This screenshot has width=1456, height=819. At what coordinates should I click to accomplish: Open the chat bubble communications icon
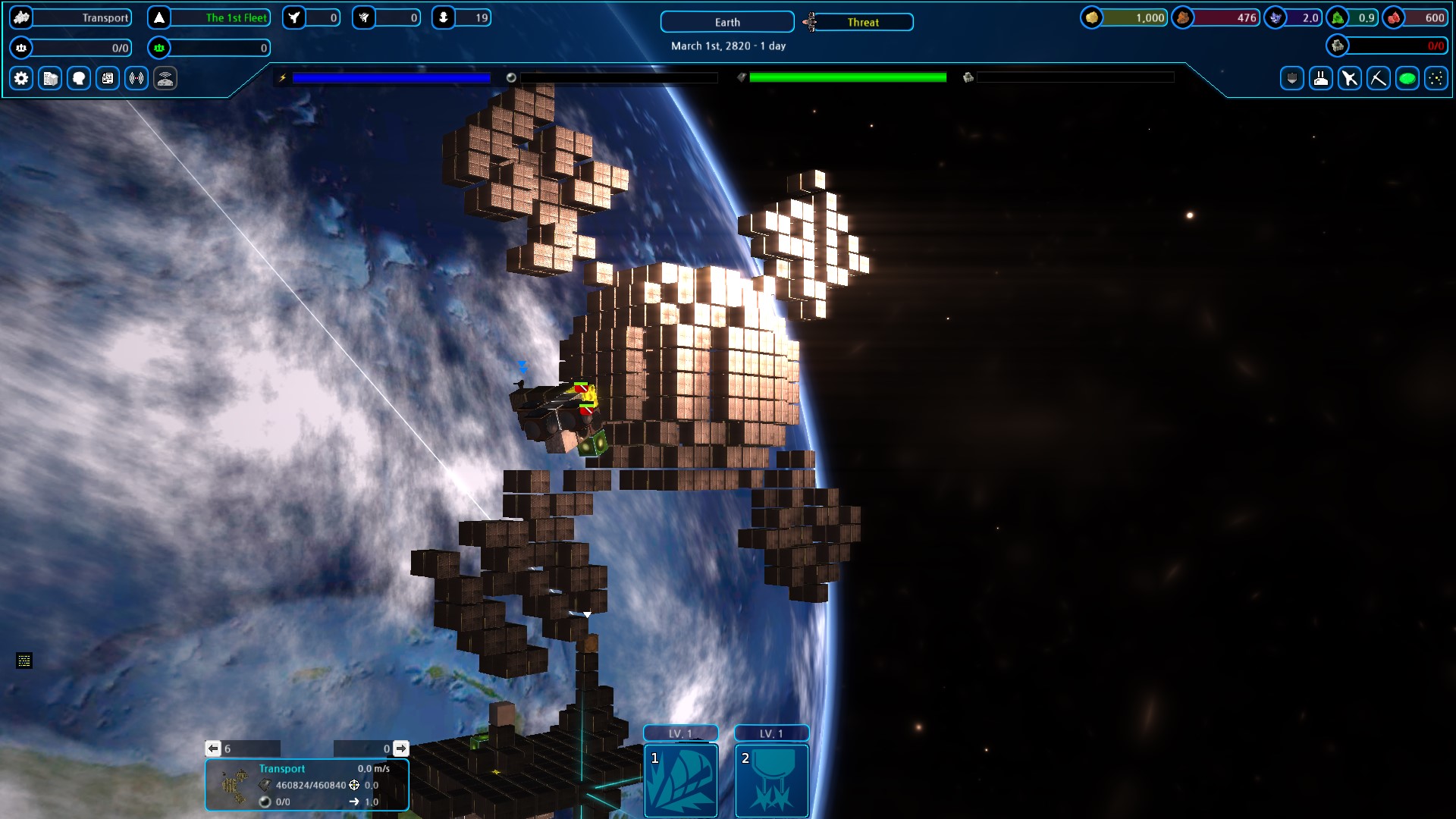pos(78,78)
